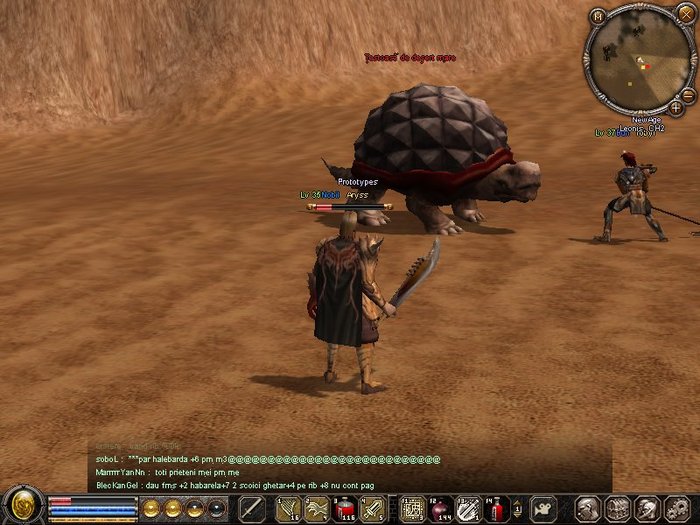Toggle the camera view mode button

543,508
